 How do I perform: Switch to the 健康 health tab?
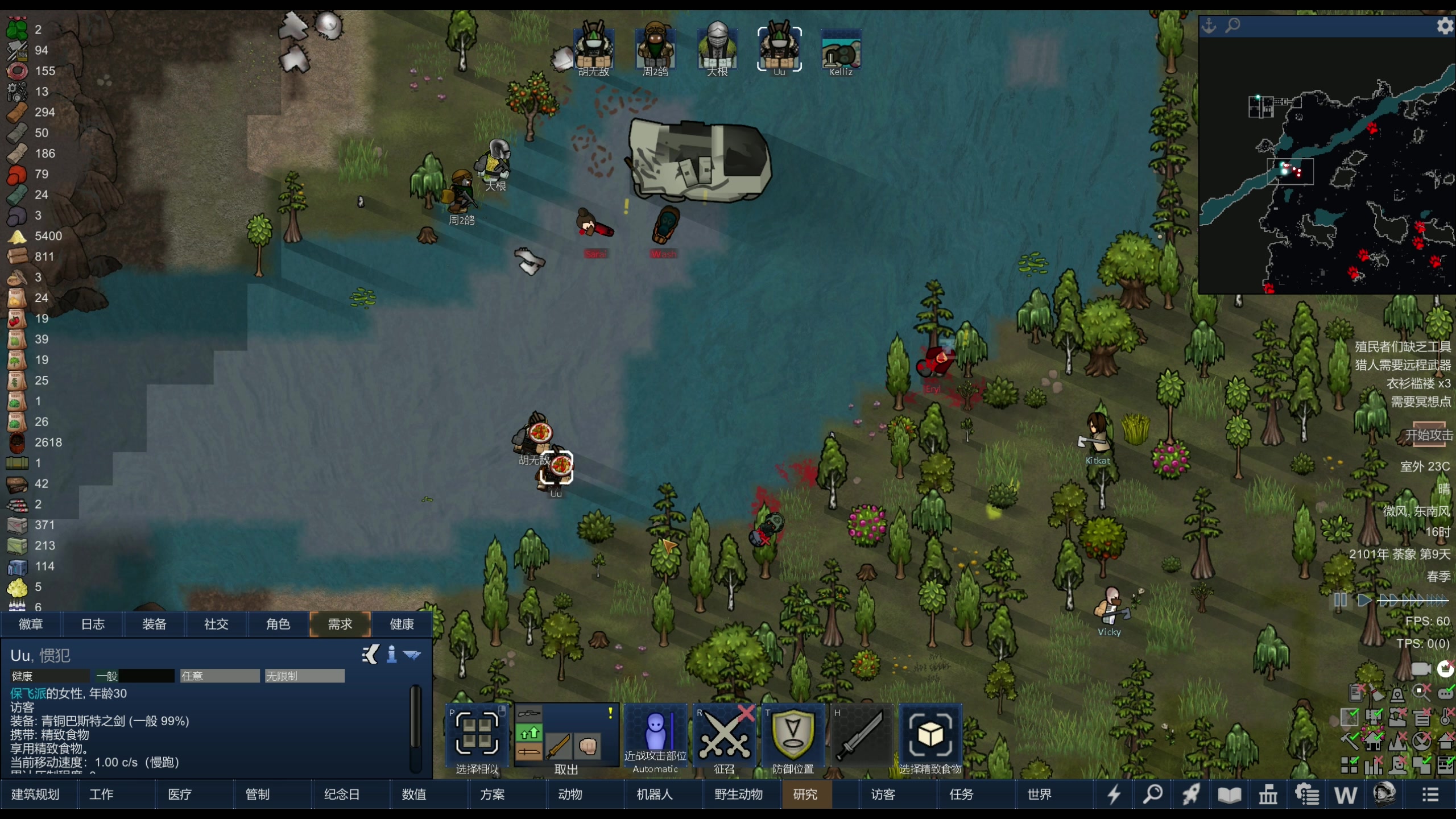[x=402, y=624]
